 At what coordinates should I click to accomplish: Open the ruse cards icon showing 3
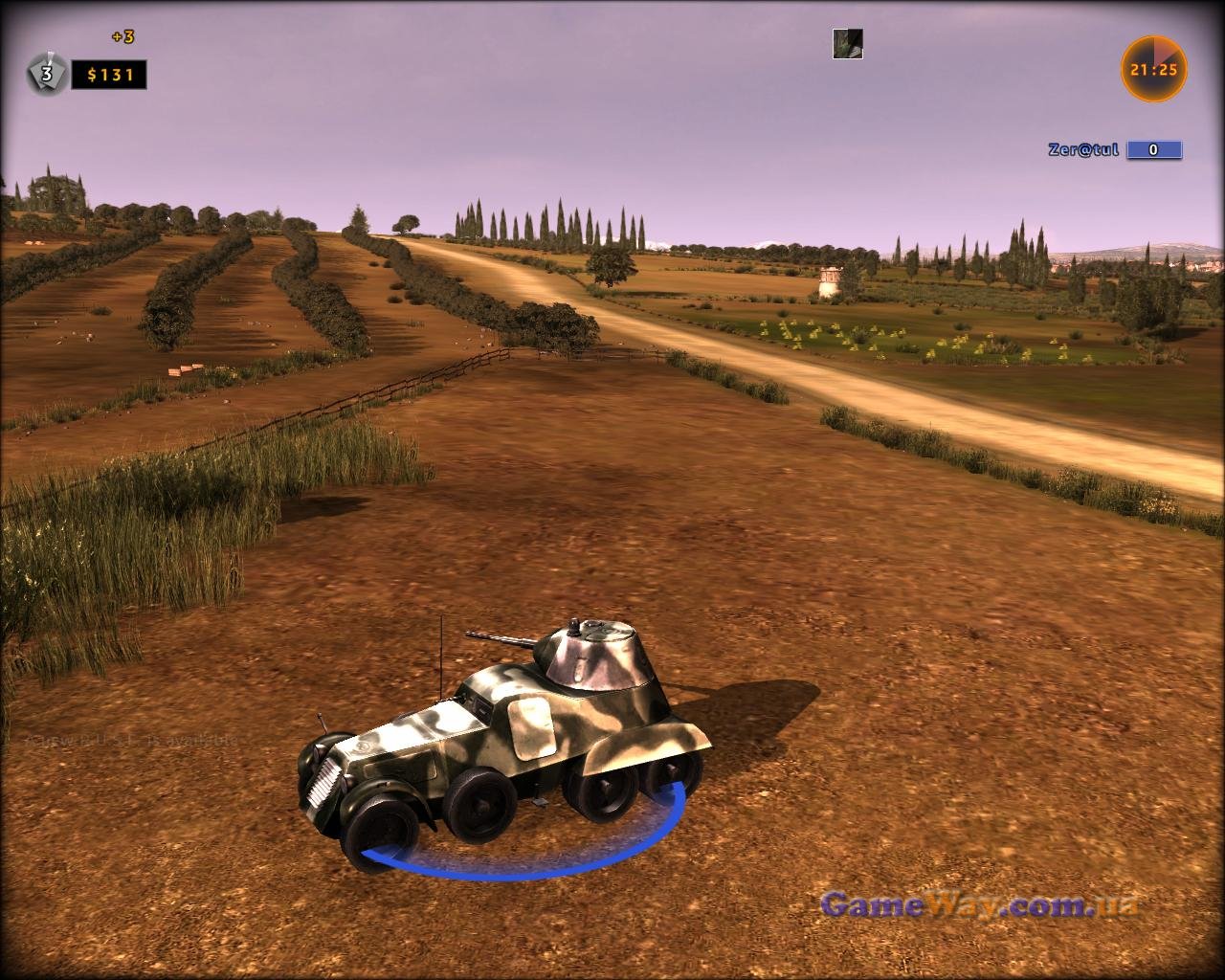(x=45, y=75)
